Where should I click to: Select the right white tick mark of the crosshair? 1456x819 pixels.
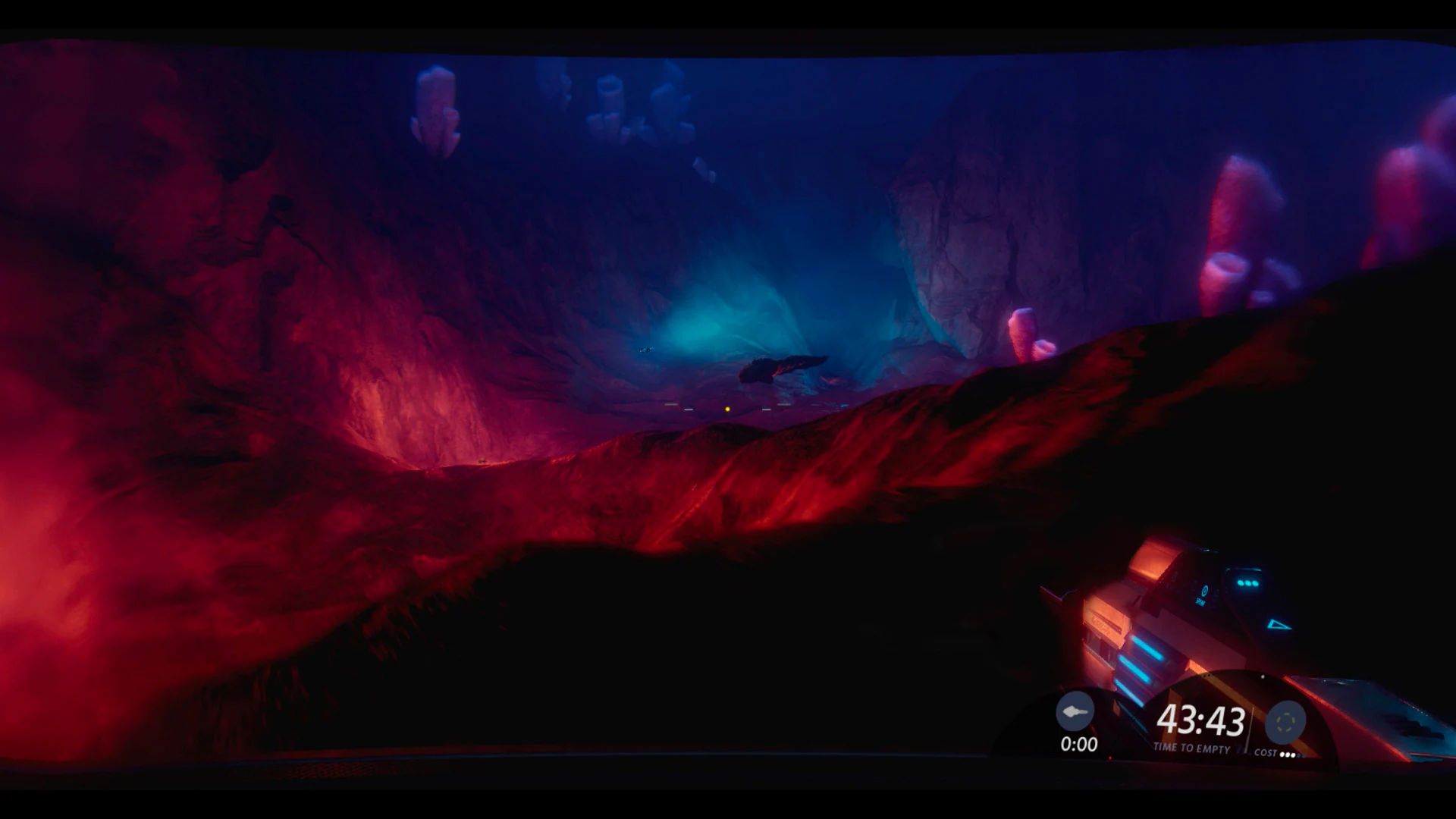point(767,409)
